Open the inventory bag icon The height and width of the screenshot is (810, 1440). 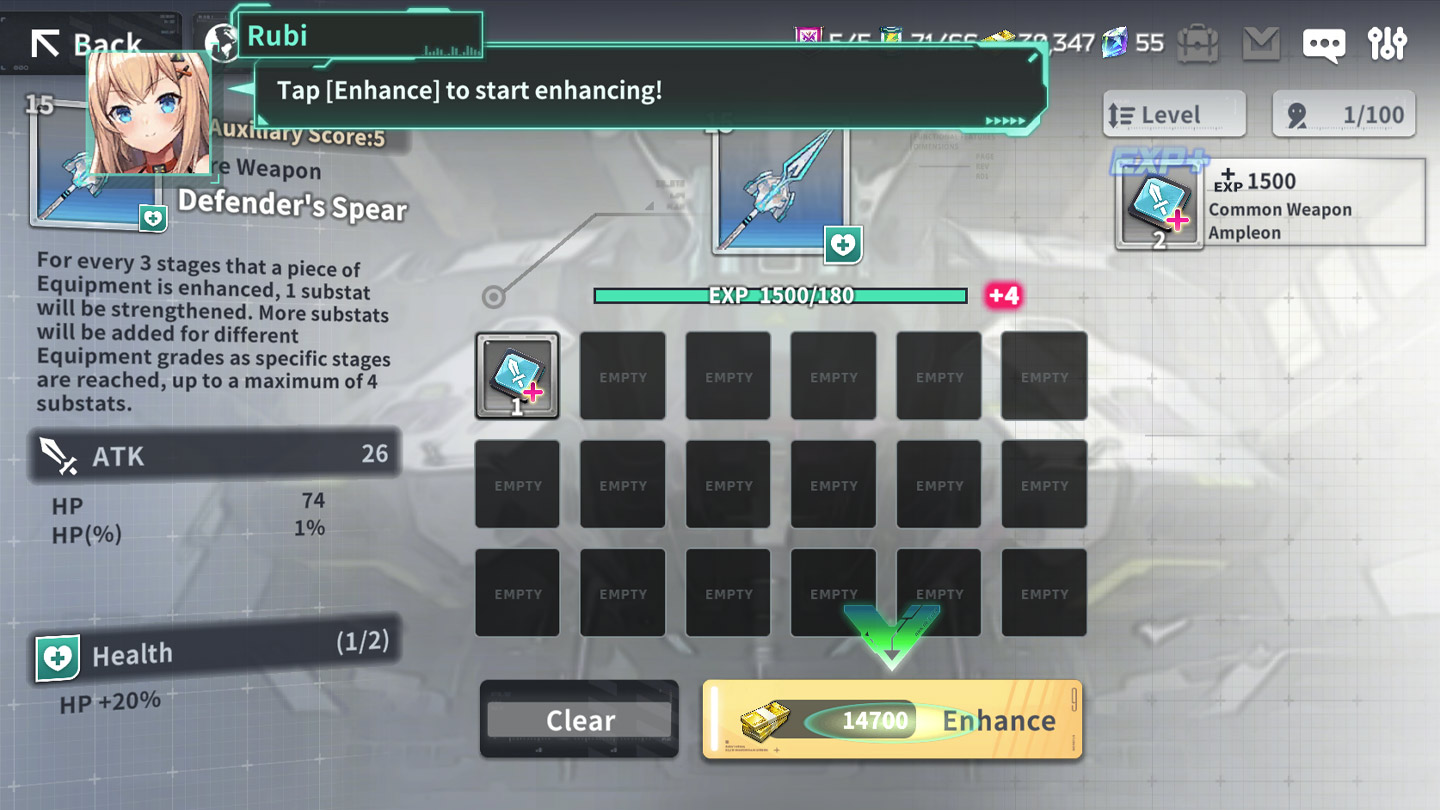pos(1197,43)
